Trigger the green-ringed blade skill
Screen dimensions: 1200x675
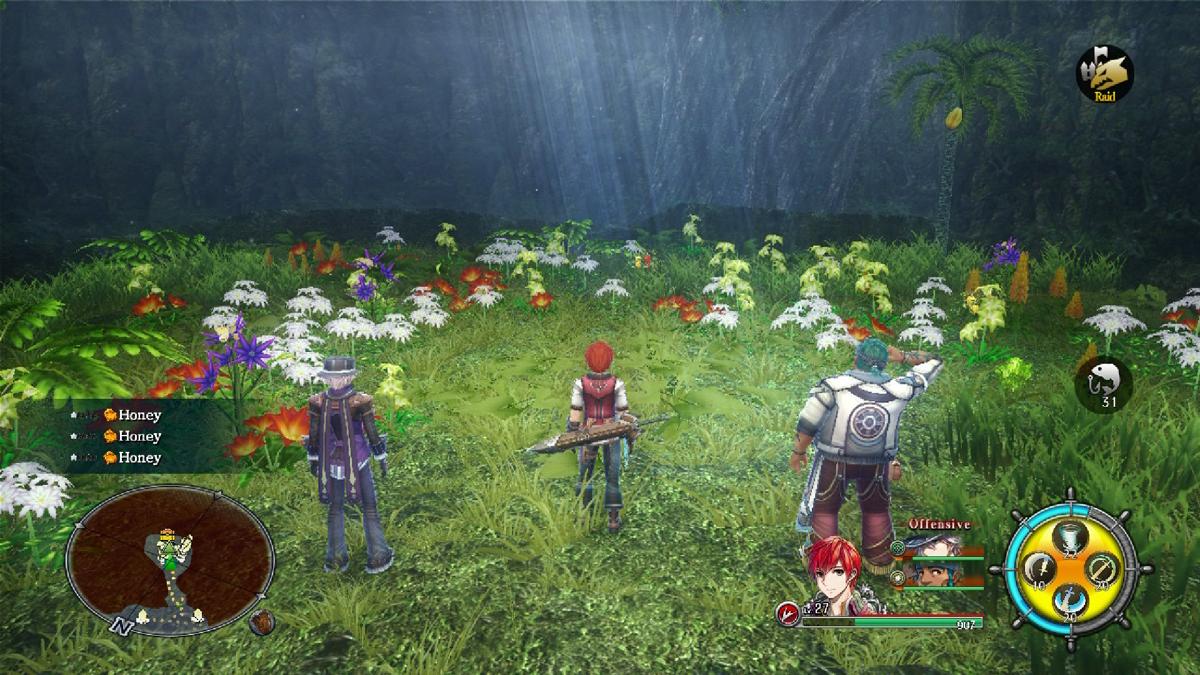pos(1102,568)
